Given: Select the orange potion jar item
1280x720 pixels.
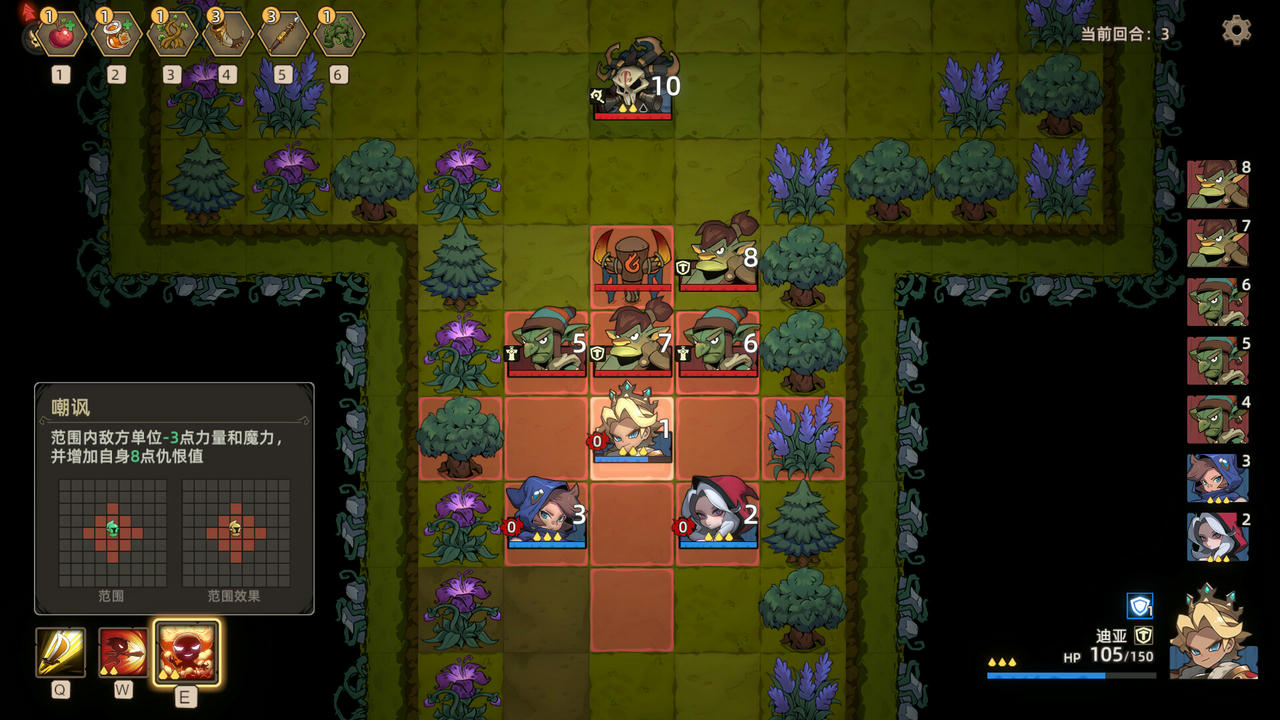Looking at the screenshot, I should click(x=117, y=35).
